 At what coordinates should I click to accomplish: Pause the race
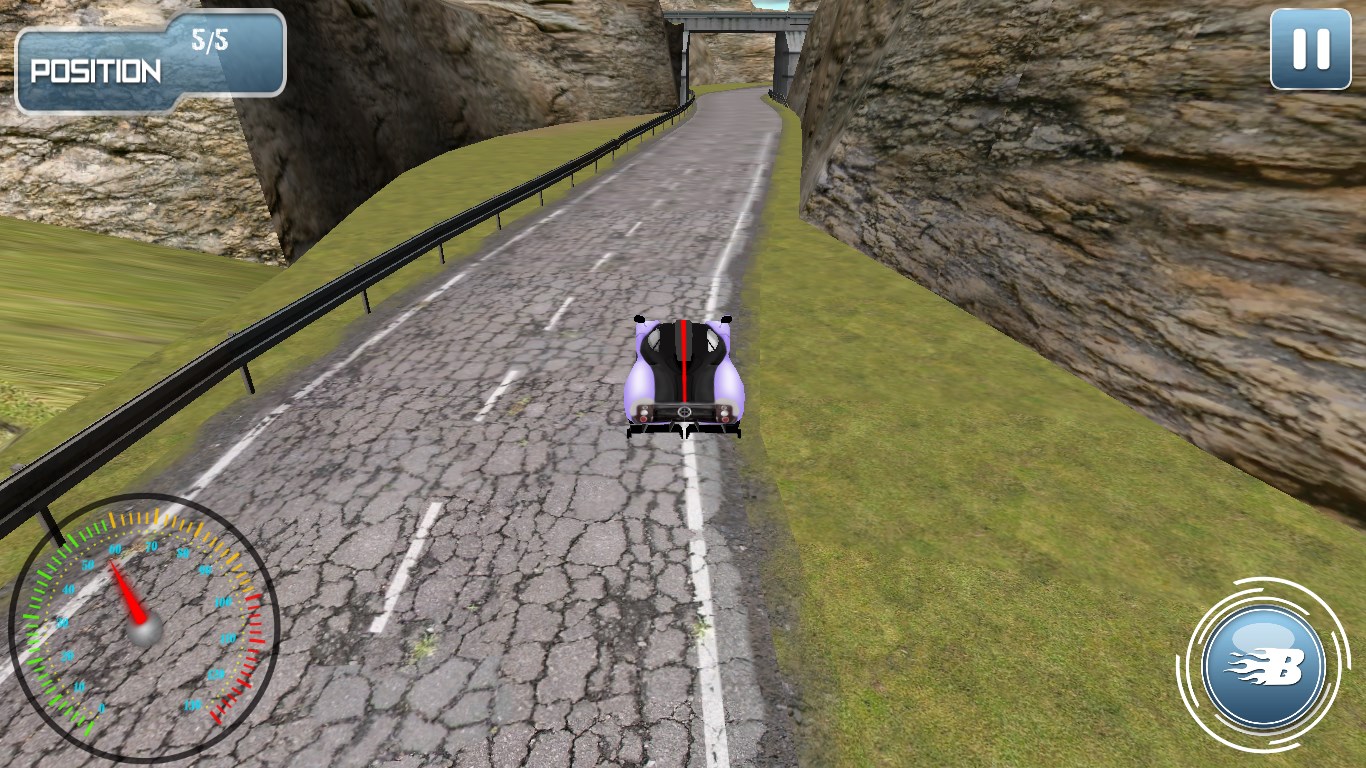[x=1310, y=49]
